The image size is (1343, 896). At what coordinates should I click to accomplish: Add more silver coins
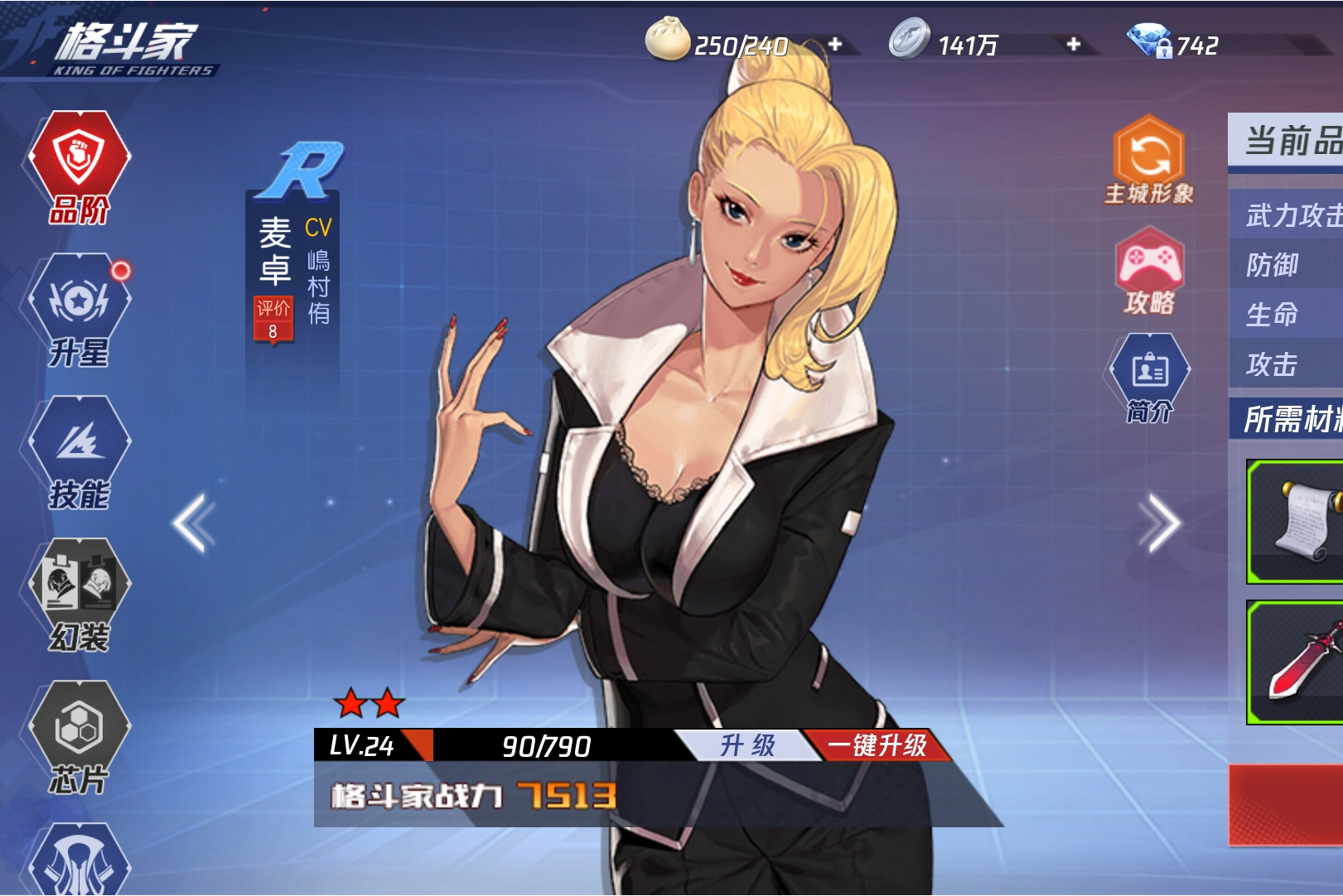[1074, 44]
